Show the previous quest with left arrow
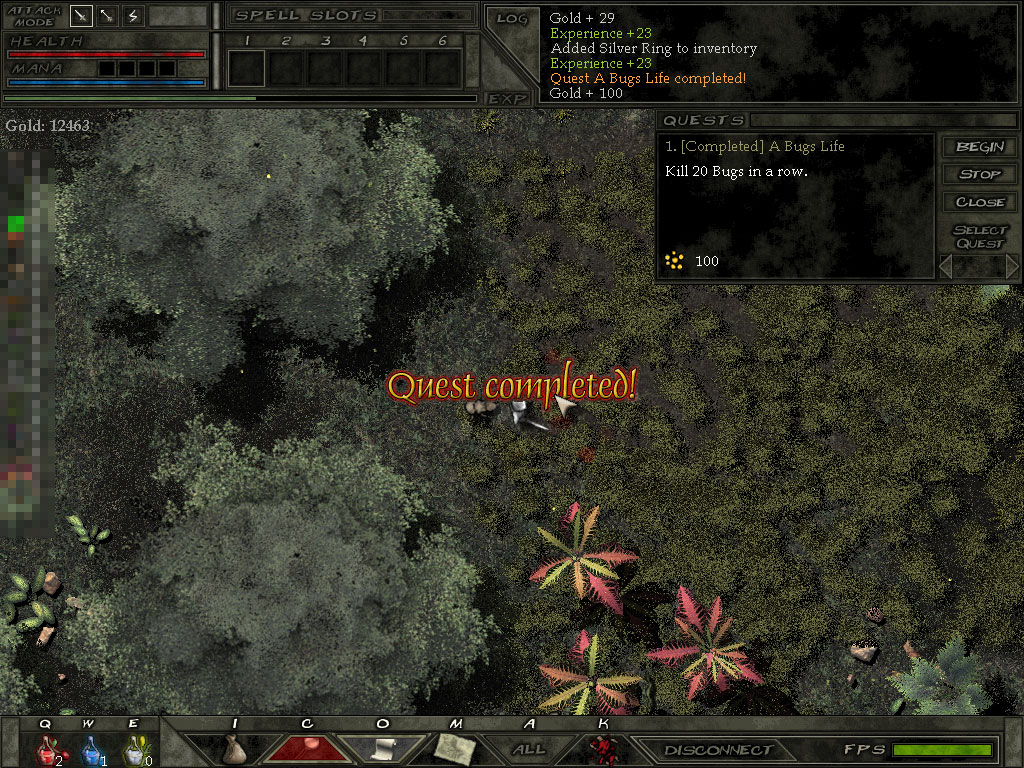The width and height of the screenshot is (1024, 768). (x=946, y=266)
